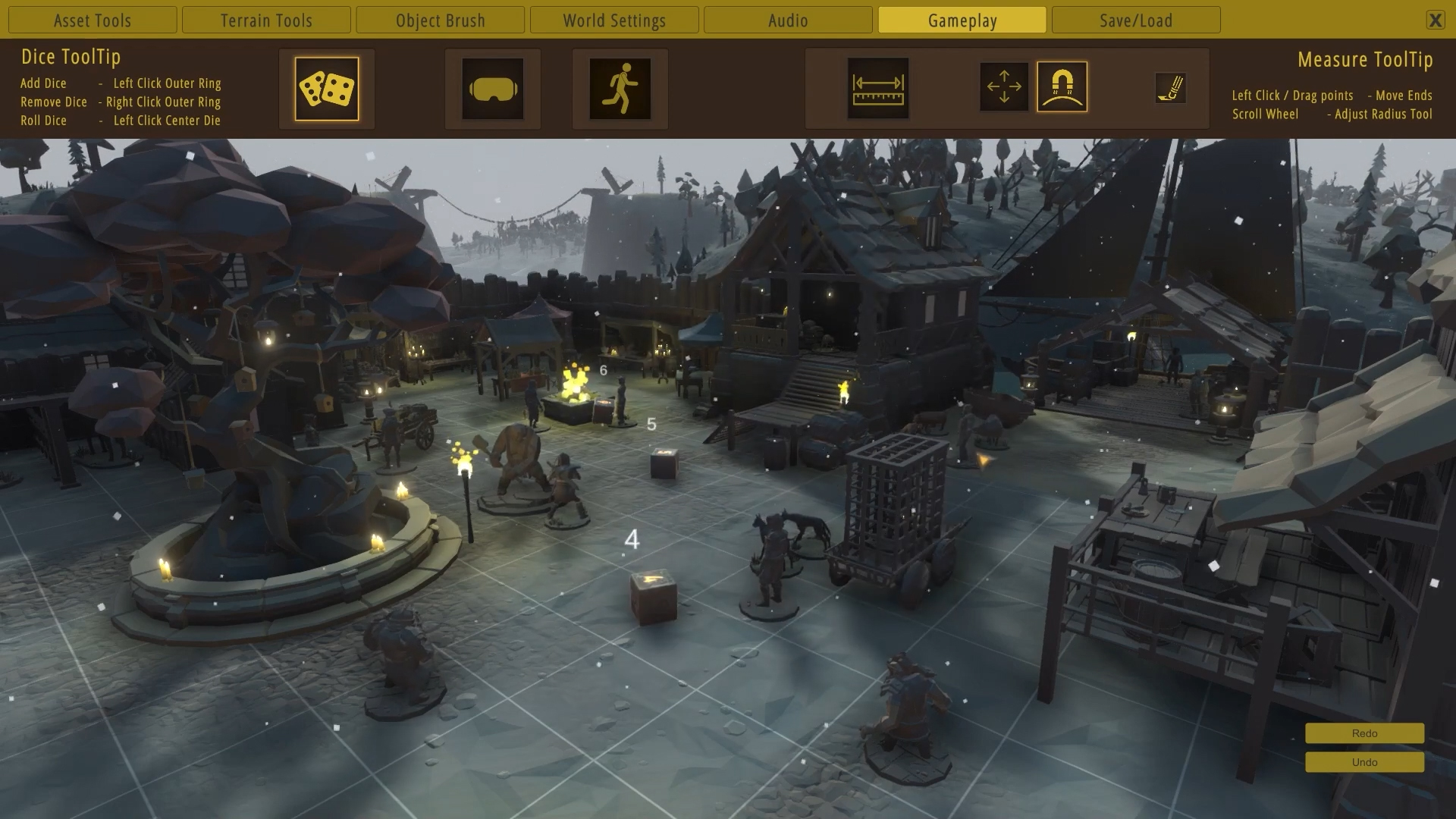Open the Terrain Tools tab
Image resolution: width=1456 pixels, height=819 pixels.
click(x=266, y=20)
